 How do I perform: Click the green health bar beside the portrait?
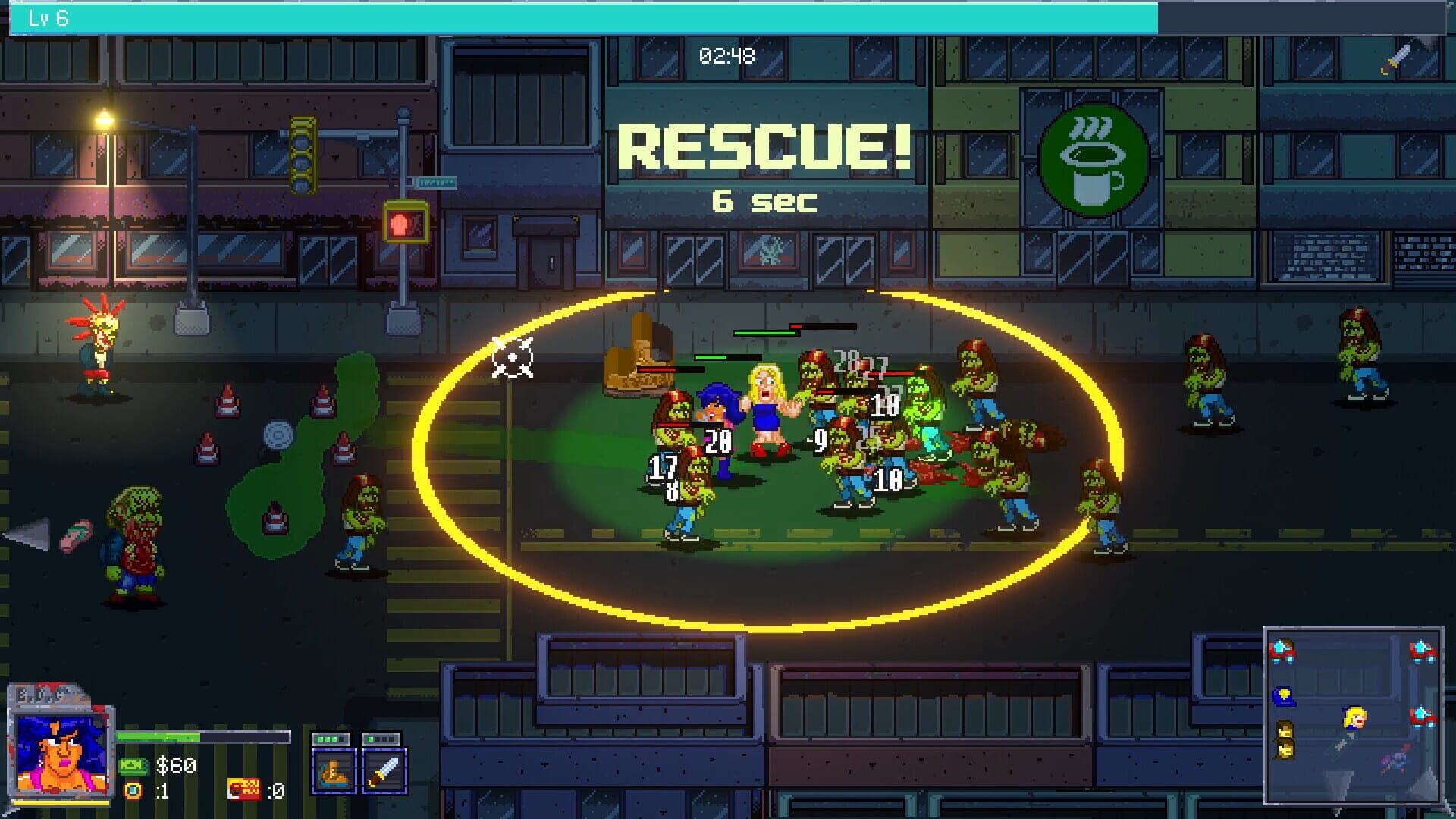click(x=158, y=736)
